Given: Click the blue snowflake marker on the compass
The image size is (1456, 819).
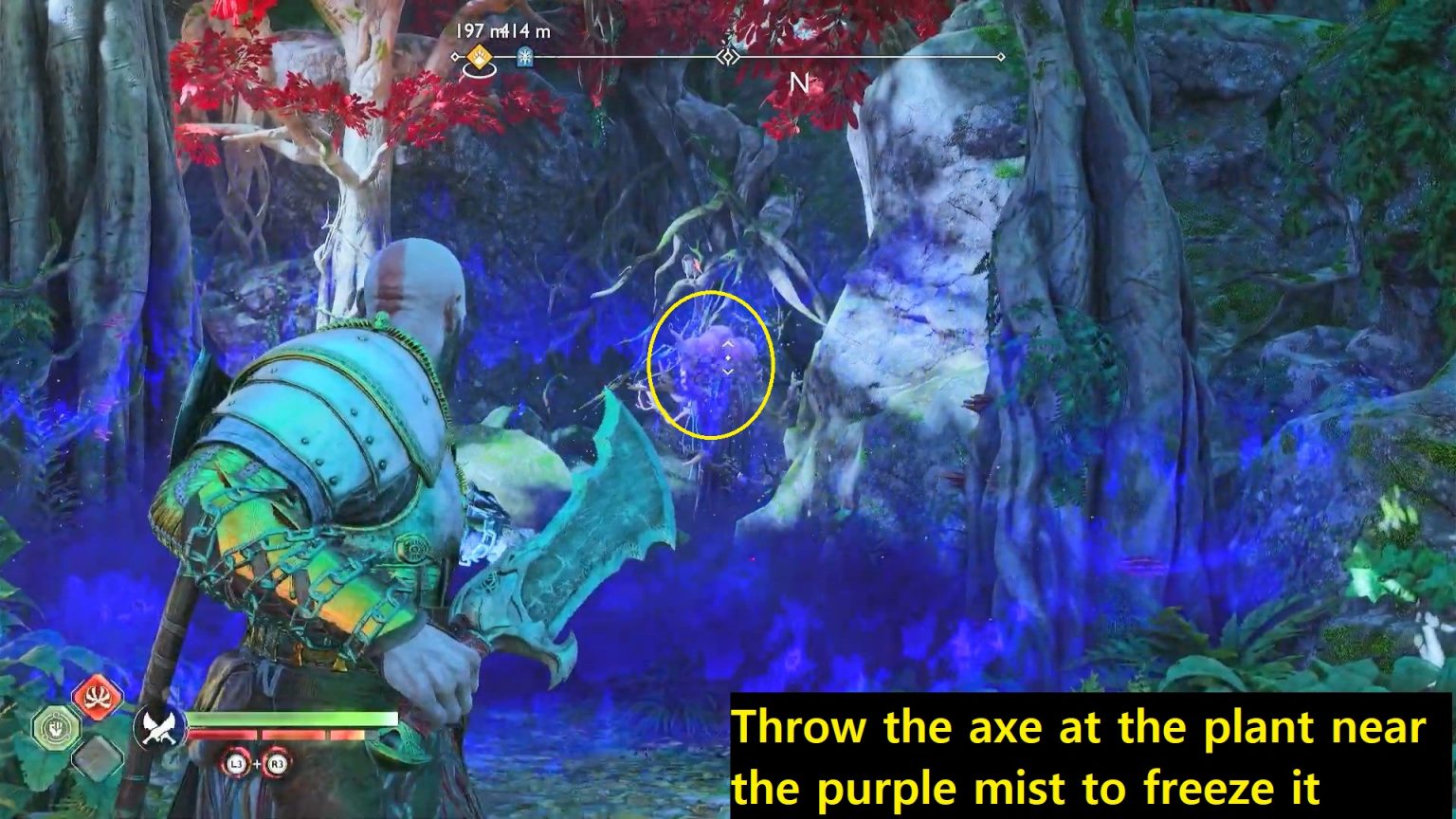Looking at the screenshot, I should pyautogui.click(x=526, y=58).
